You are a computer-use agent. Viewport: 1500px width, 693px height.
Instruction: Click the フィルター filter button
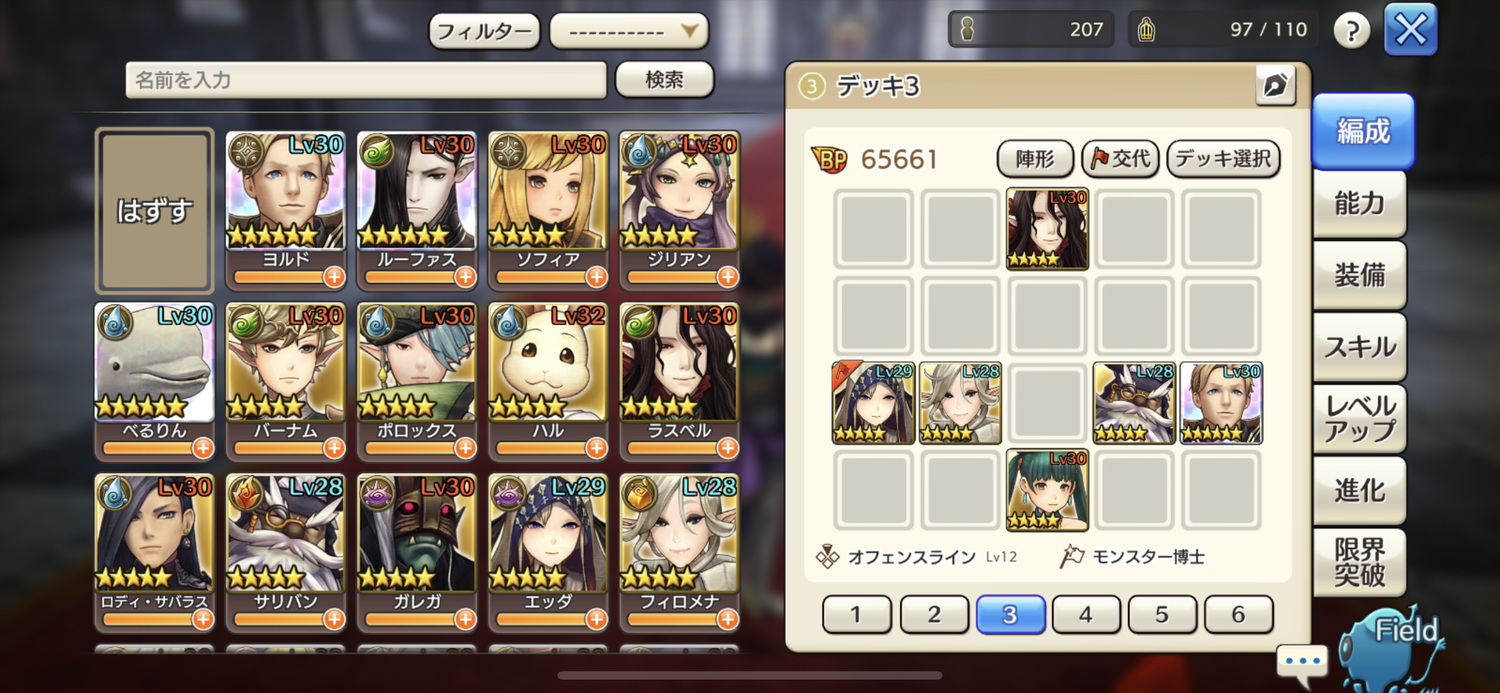pos(484,31)
